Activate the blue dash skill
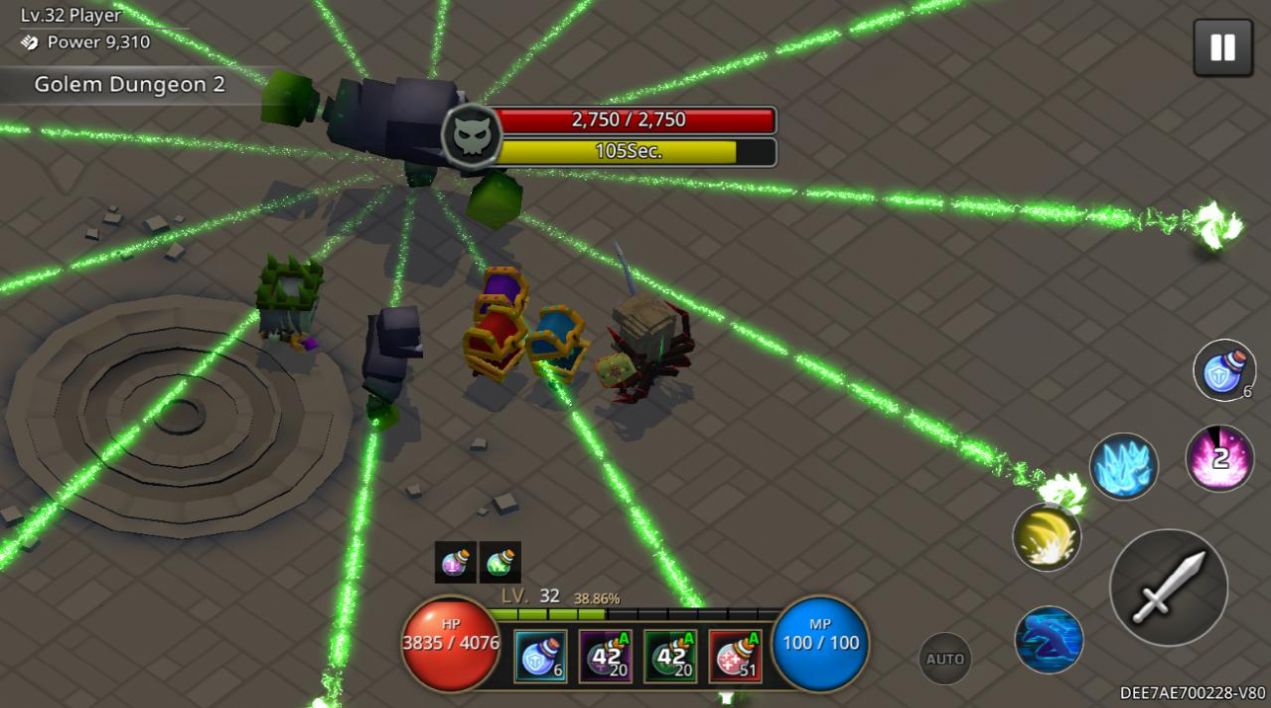The height and width of the screenshot is (708, 1271). [x=1049, y=639]
